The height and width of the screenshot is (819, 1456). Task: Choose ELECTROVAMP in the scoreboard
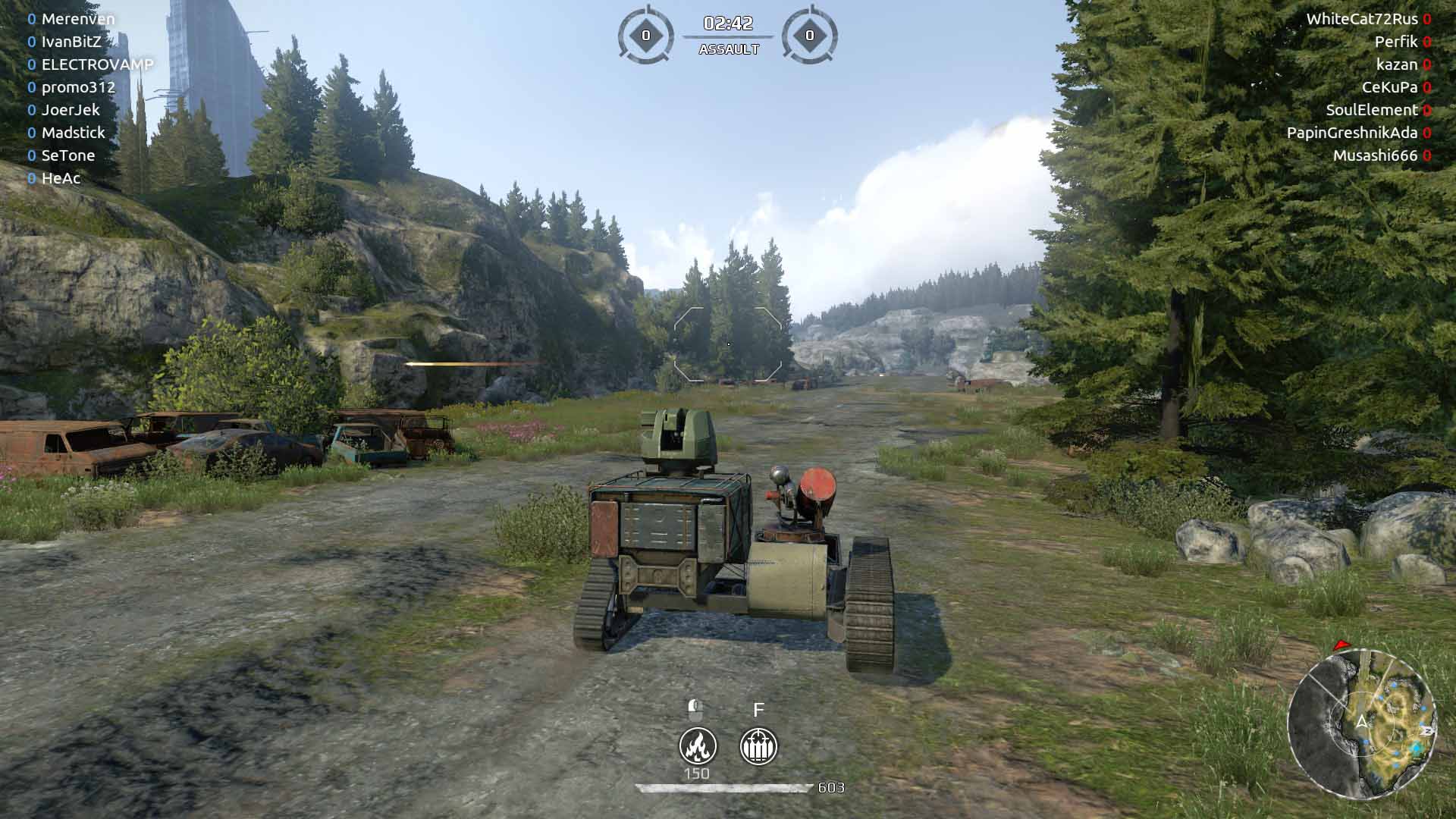[97, 64]
